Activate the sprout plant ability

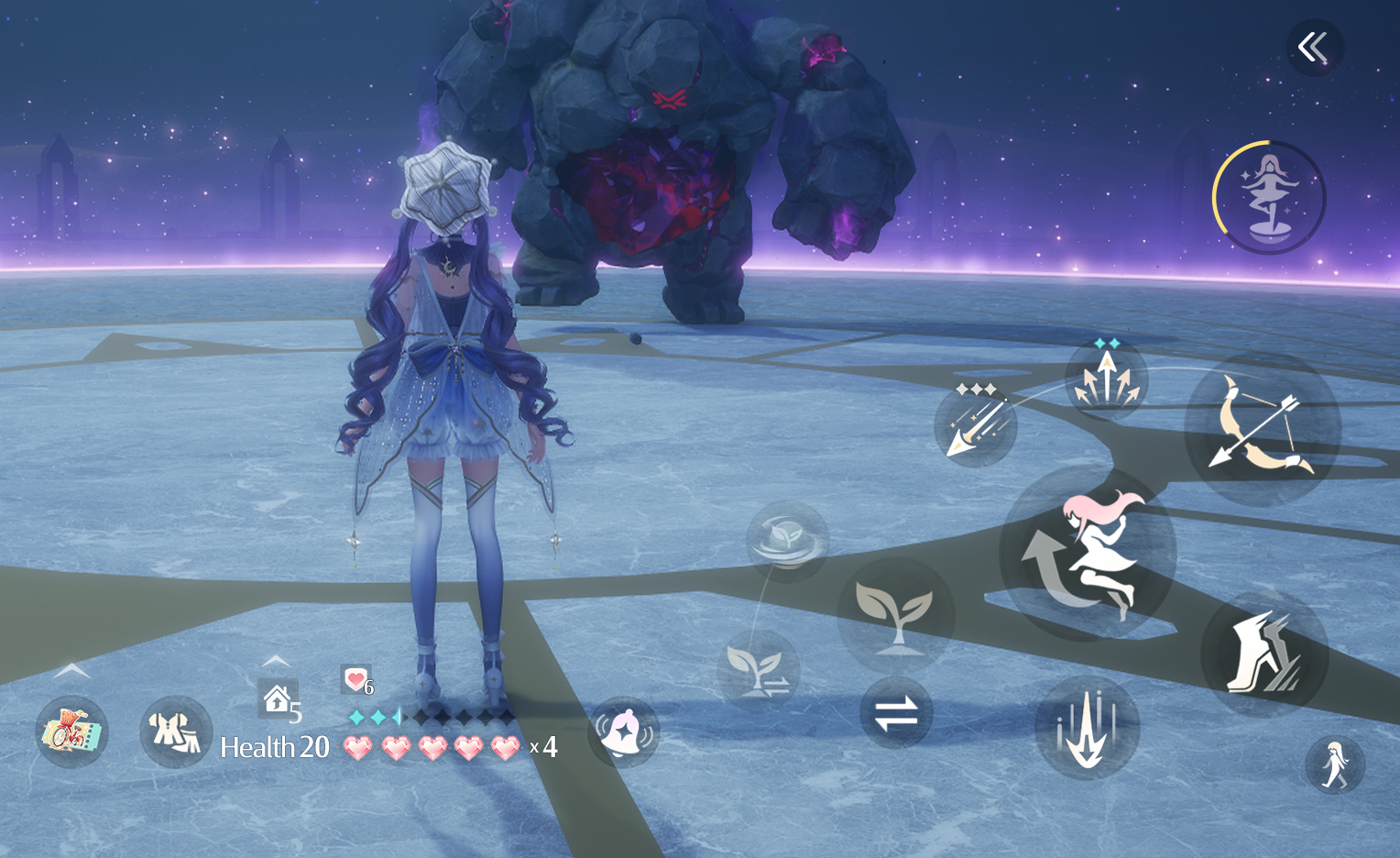[x=895, y=616]
